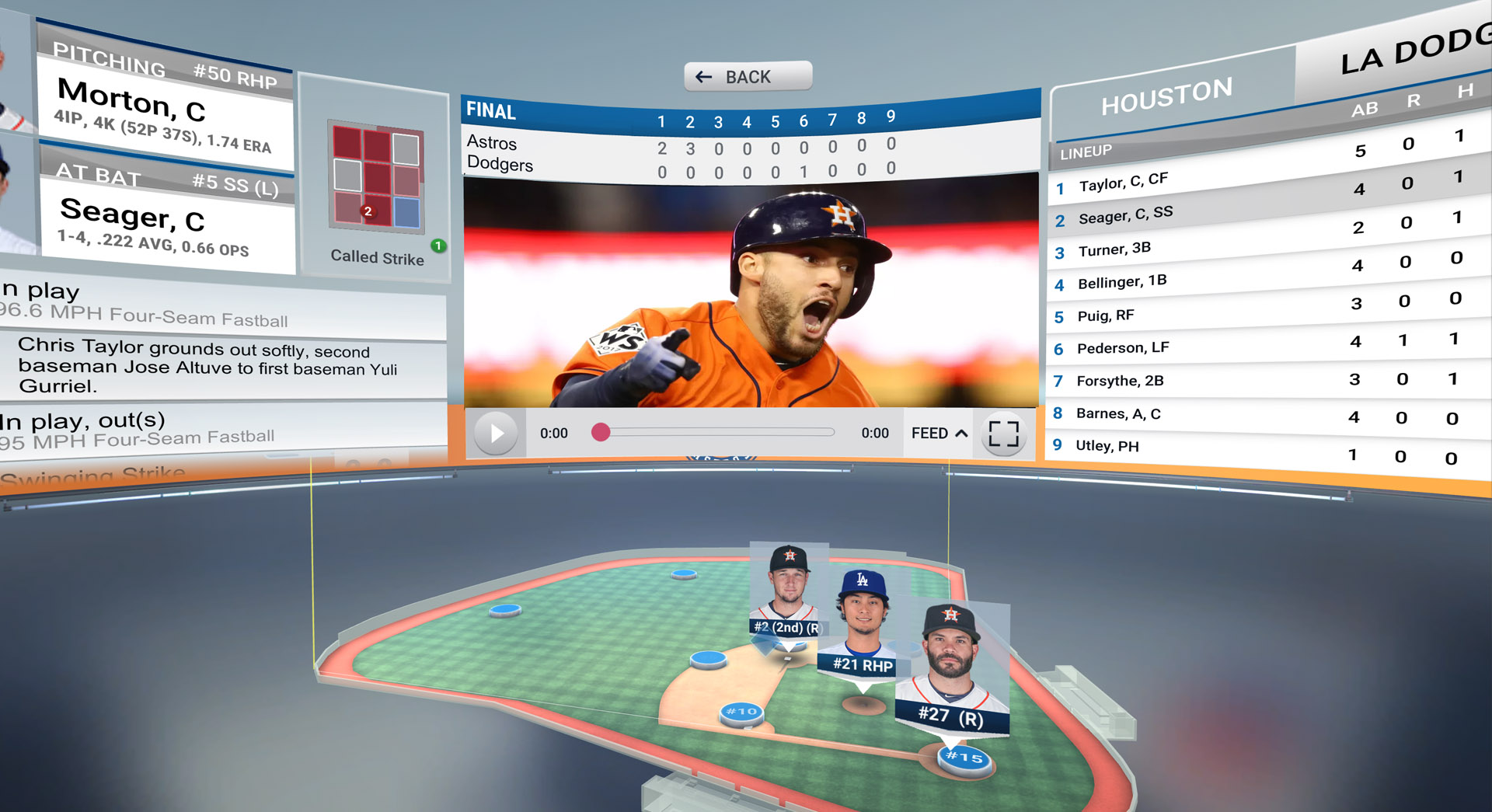Click the video progress slider handle

tap(601, 433)
